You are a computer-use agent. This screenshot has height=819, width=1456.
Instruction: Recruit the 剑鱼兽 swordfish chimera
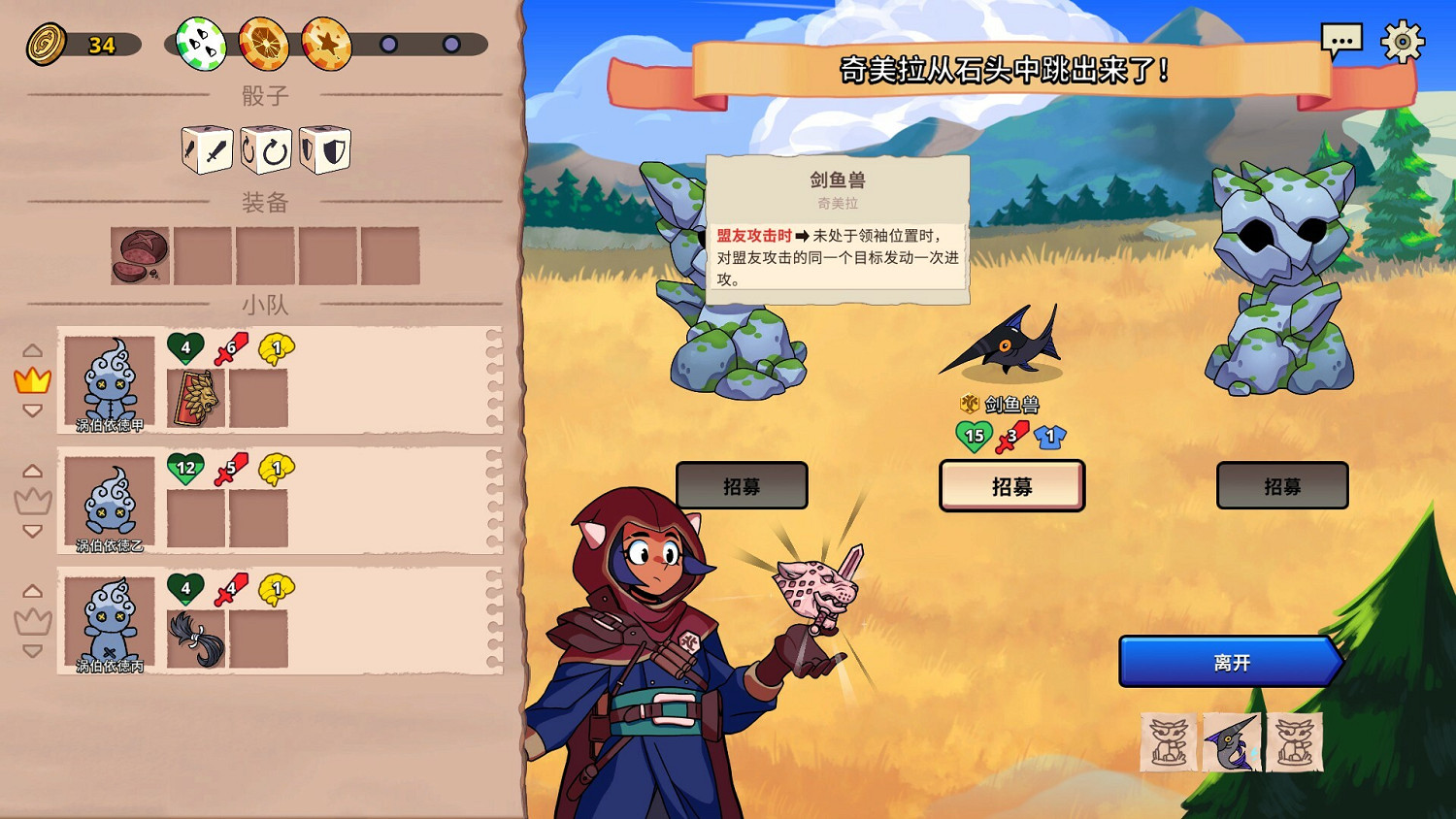[1011, 485]
